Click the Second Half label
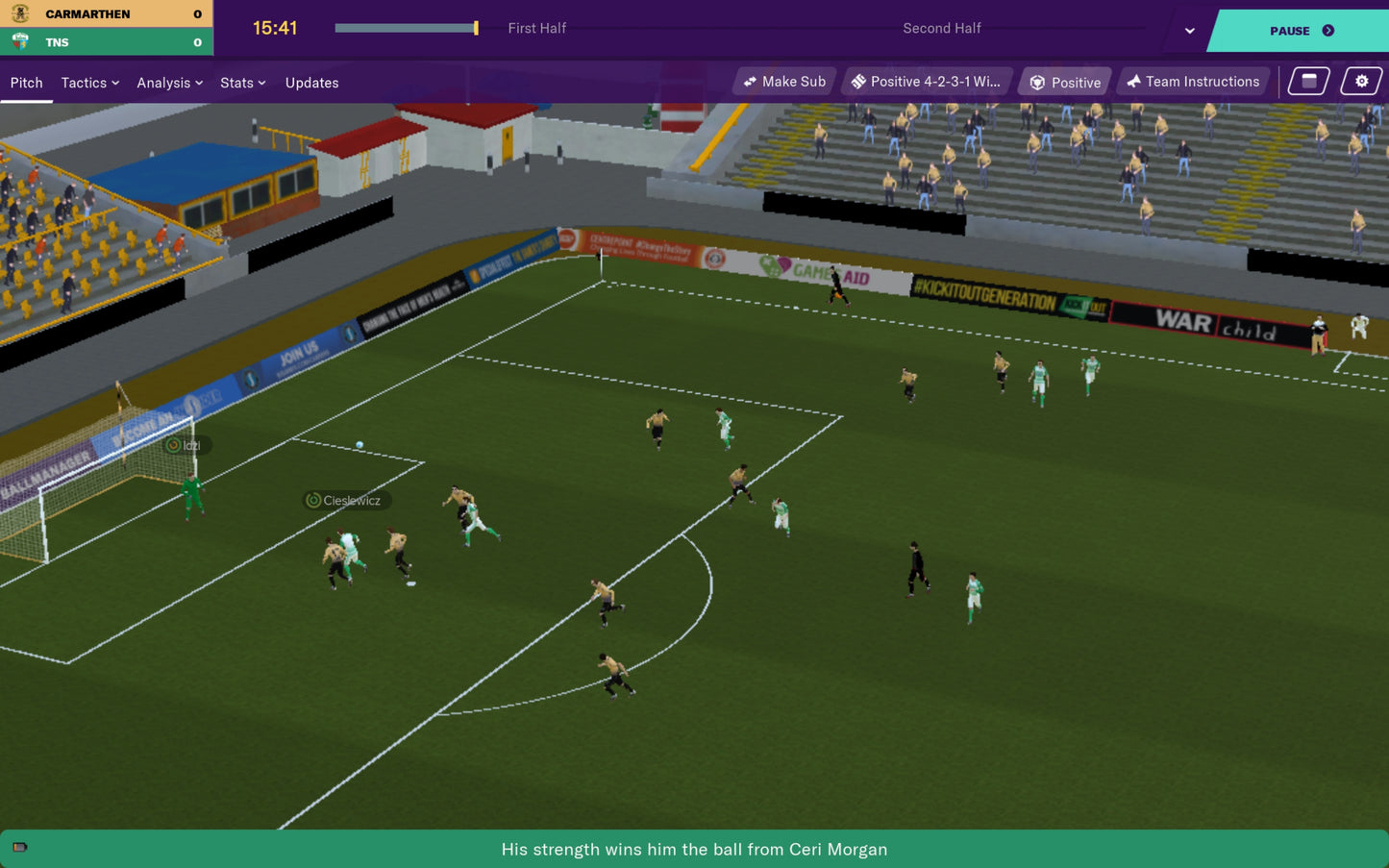The width and height of the screenshot is (1389, 868). [942, 28]
